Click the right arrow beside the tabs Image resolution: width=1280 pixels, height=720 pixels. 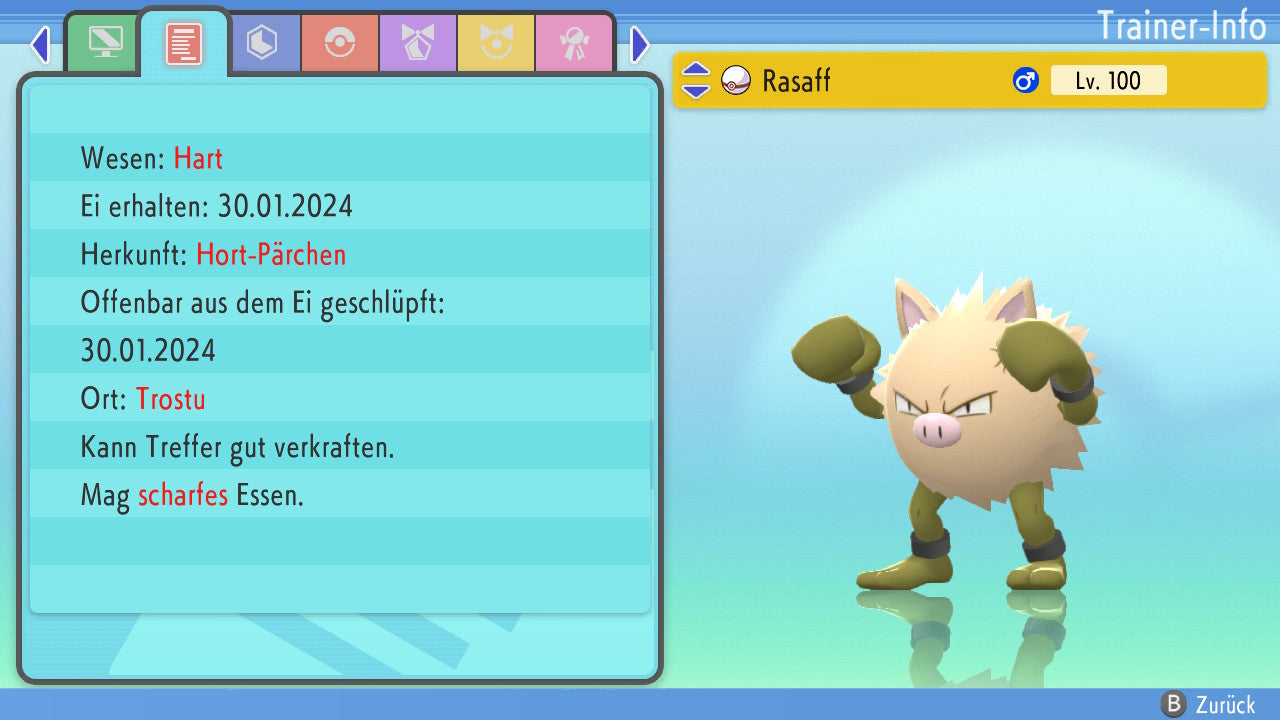point(640,44)
